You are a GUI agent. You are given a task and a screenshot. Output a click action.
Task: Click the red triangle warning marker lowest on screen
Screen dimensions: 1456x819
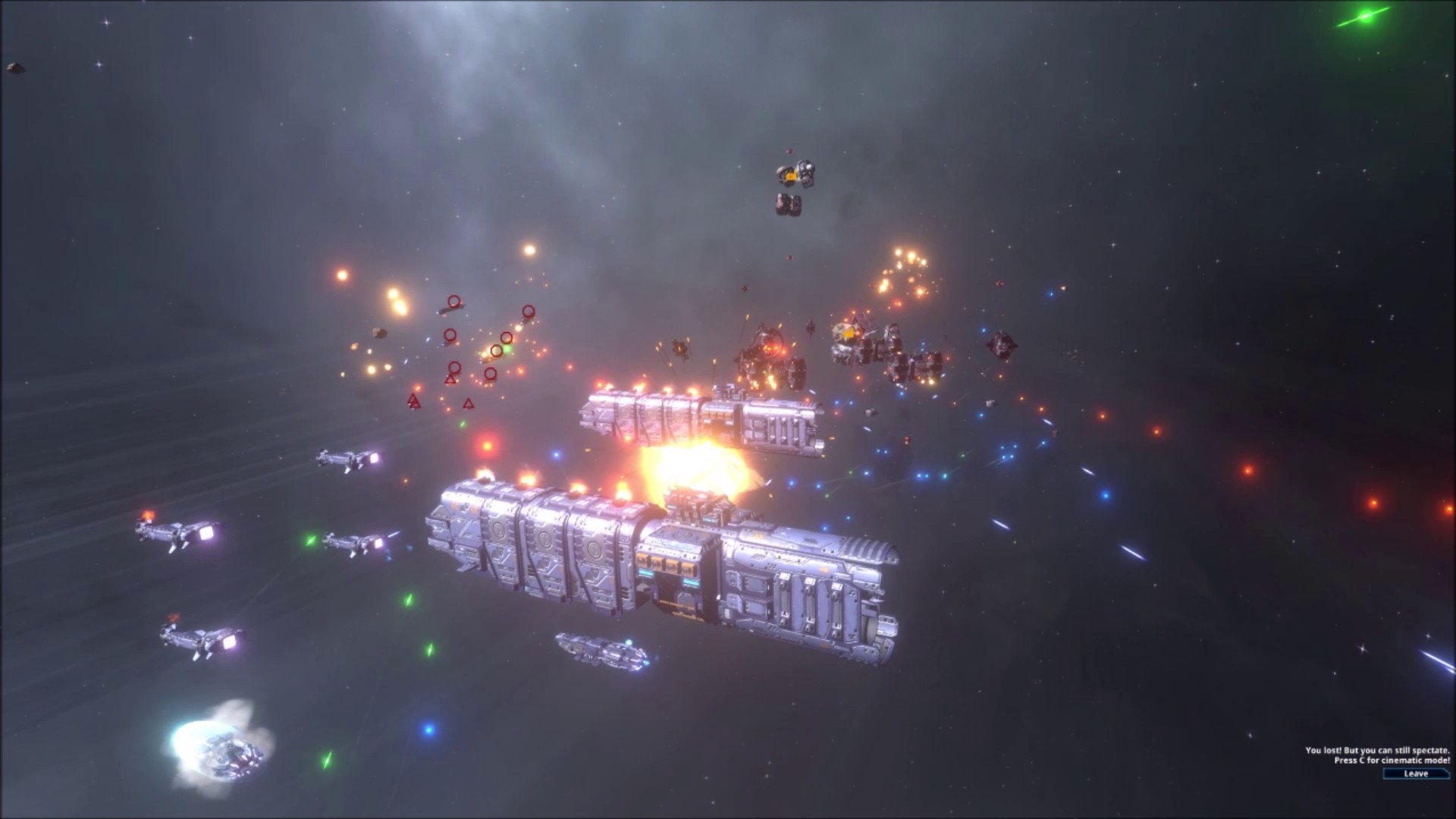468,403
